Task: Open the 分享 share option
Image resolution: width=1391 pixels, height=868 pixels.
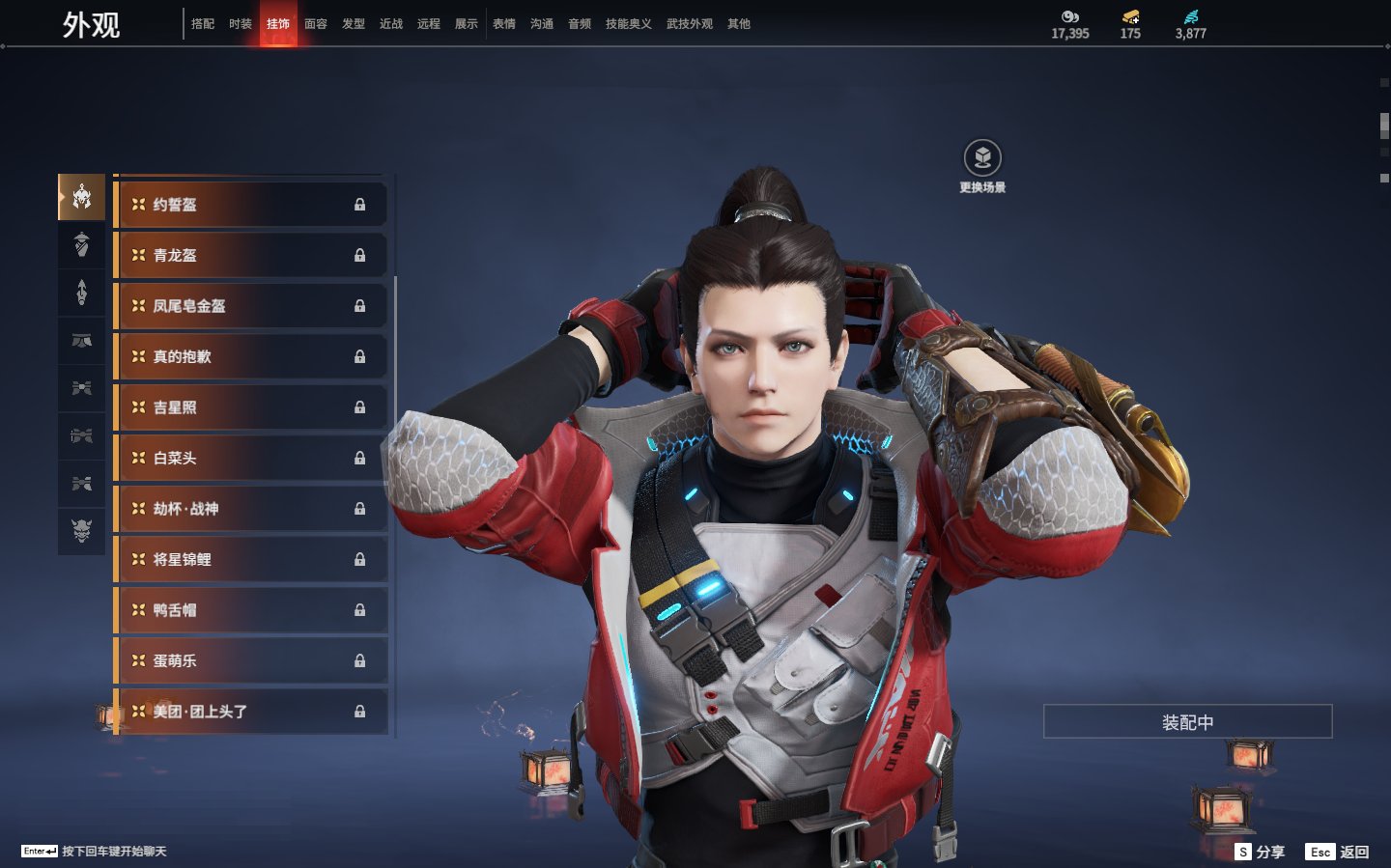Action: click(1261, 852)
